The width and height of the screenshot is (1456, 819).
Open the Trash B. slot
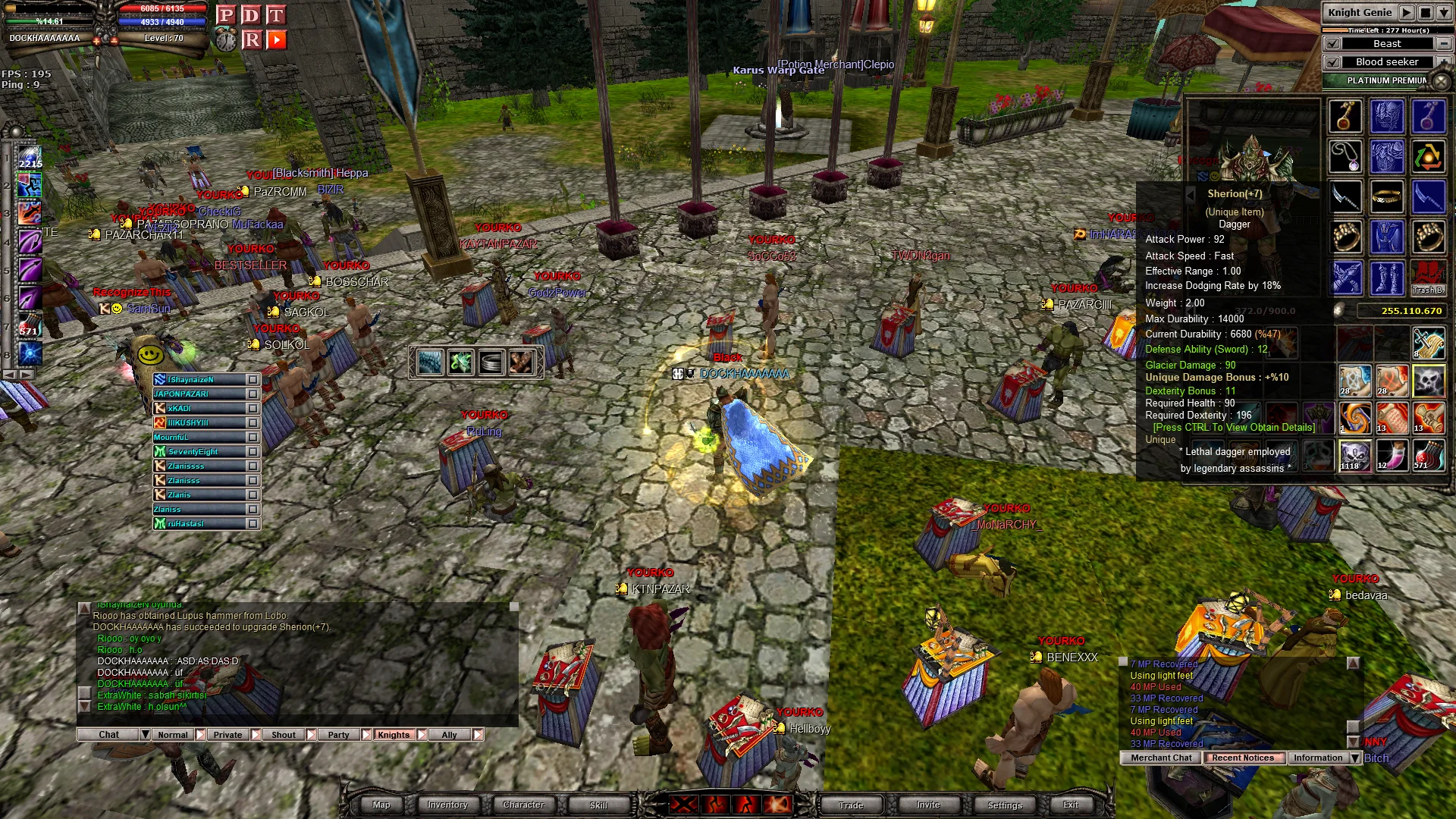coord(1428,278)
